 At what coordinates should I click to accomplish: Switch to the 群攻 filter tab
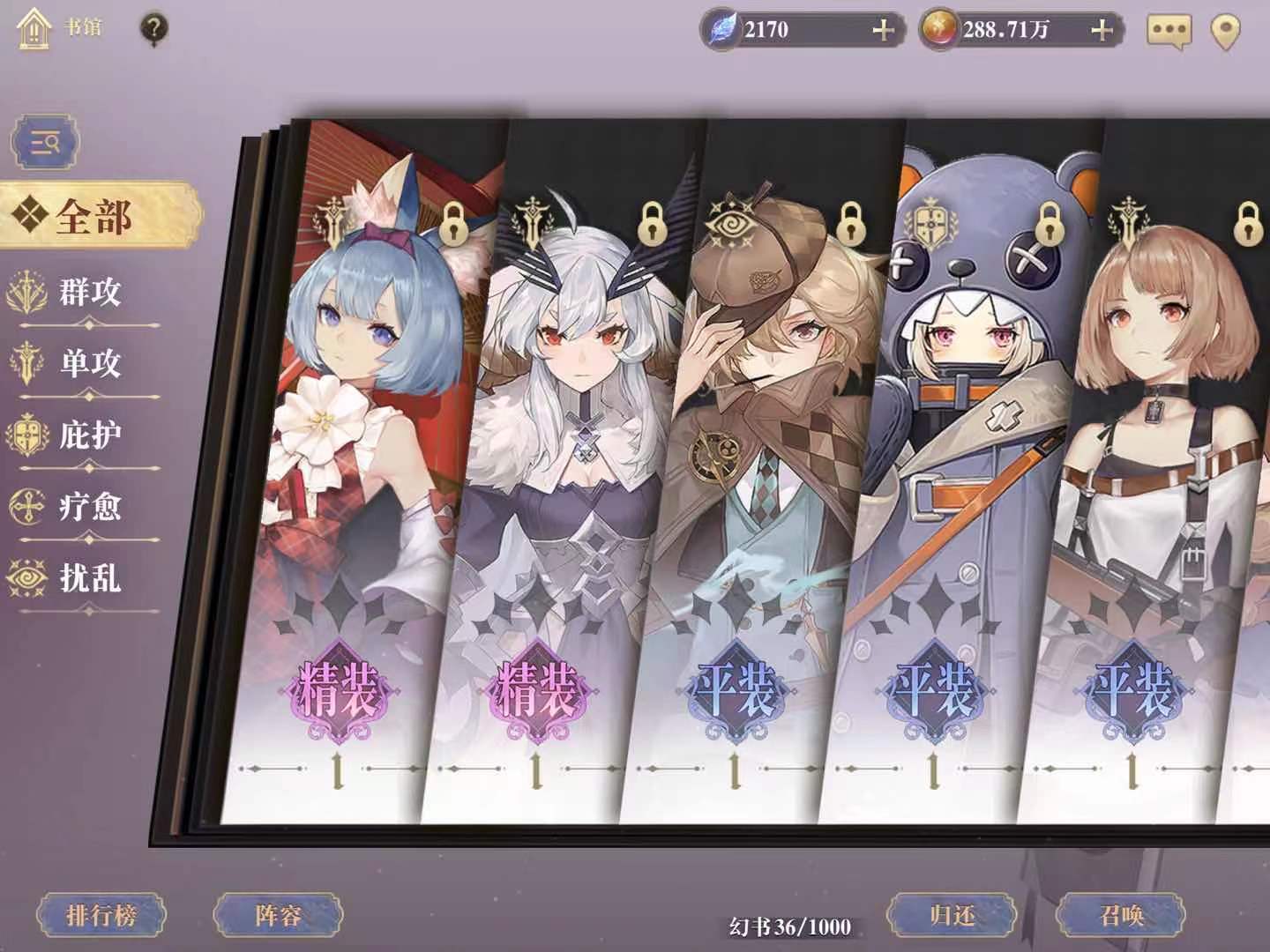point(88,291)
